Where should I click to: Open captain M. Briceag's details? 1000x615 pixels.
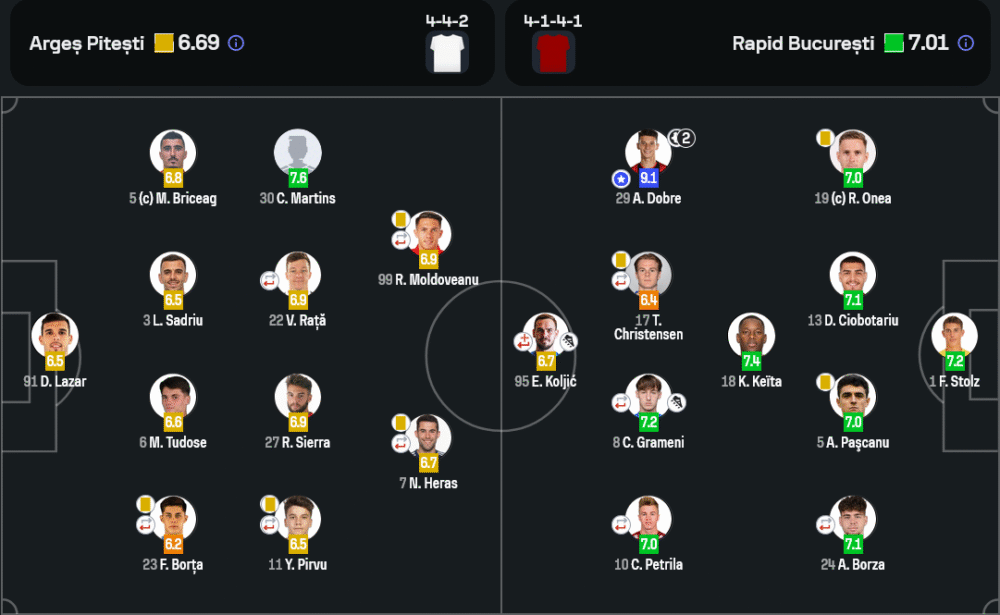coord(173,153)
